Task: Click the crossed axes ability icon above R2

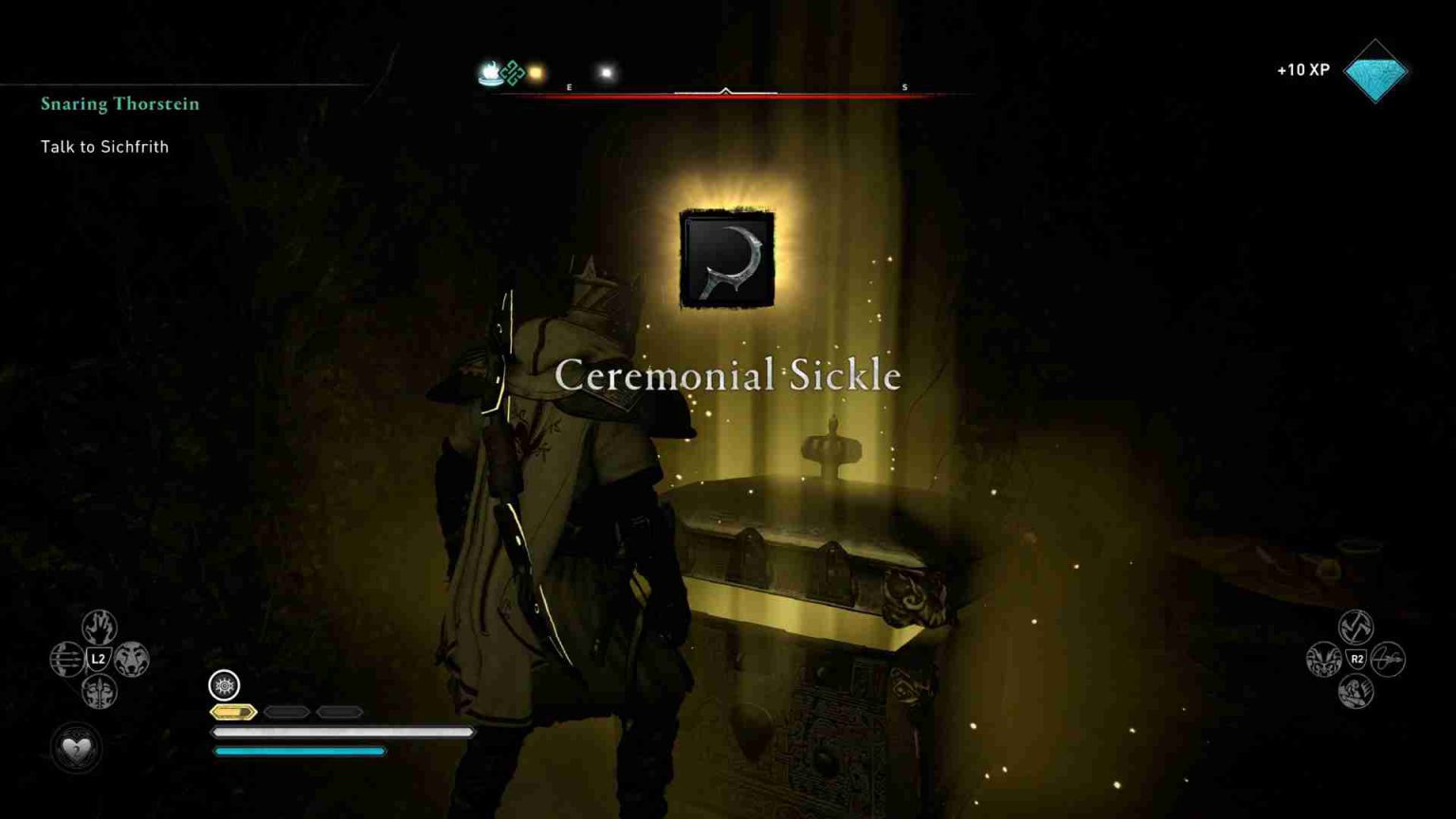Action: tap(1356, 625)
